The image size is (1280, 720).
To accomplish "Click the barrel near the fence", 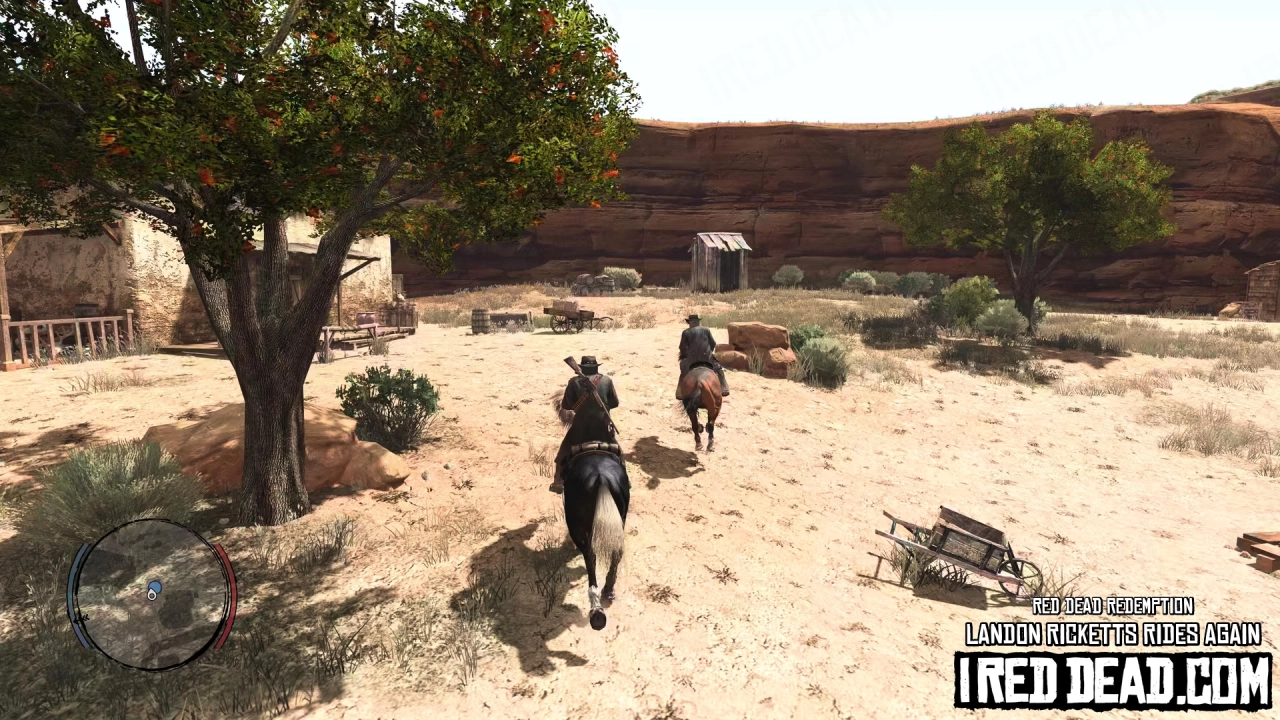I will 483,320.
